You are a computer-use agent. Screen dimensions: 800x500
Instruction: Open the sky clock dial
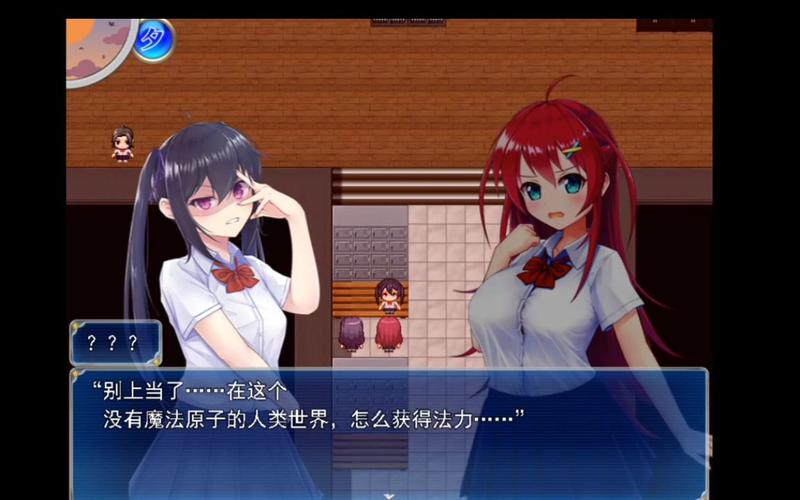95,45
